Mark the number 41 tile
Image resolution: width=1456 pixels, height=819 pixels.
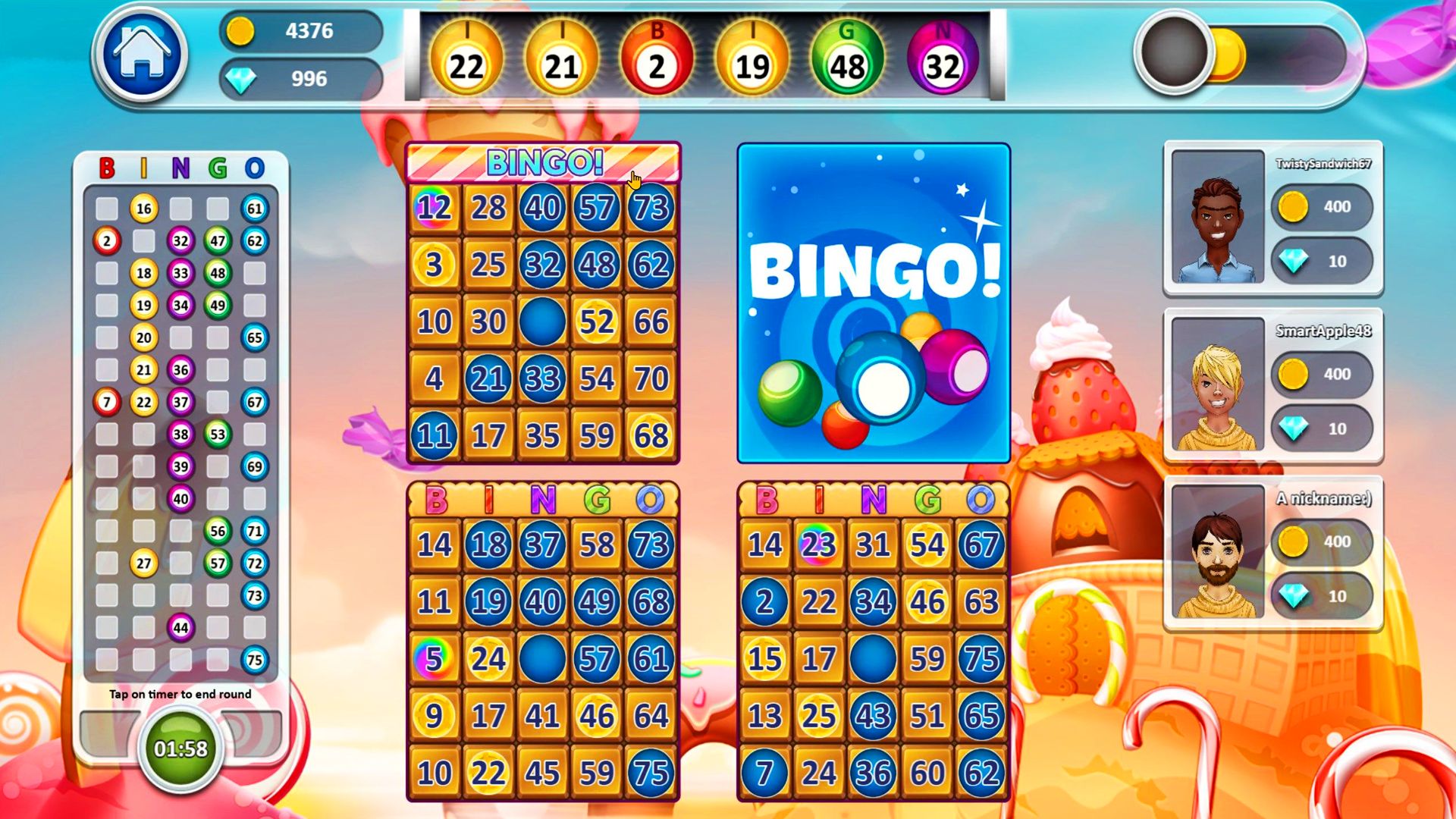coord(542,716)
